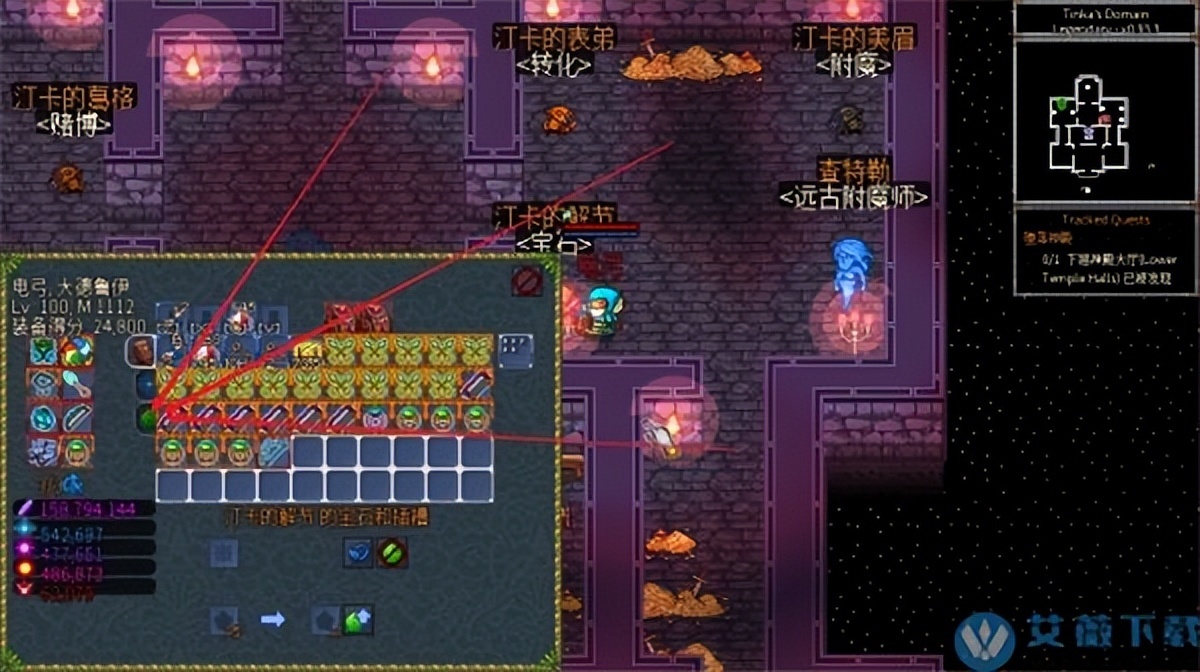The image size is (1200, 672).
Task: Click the green gem upgrade button
Action: coord(357,620)
